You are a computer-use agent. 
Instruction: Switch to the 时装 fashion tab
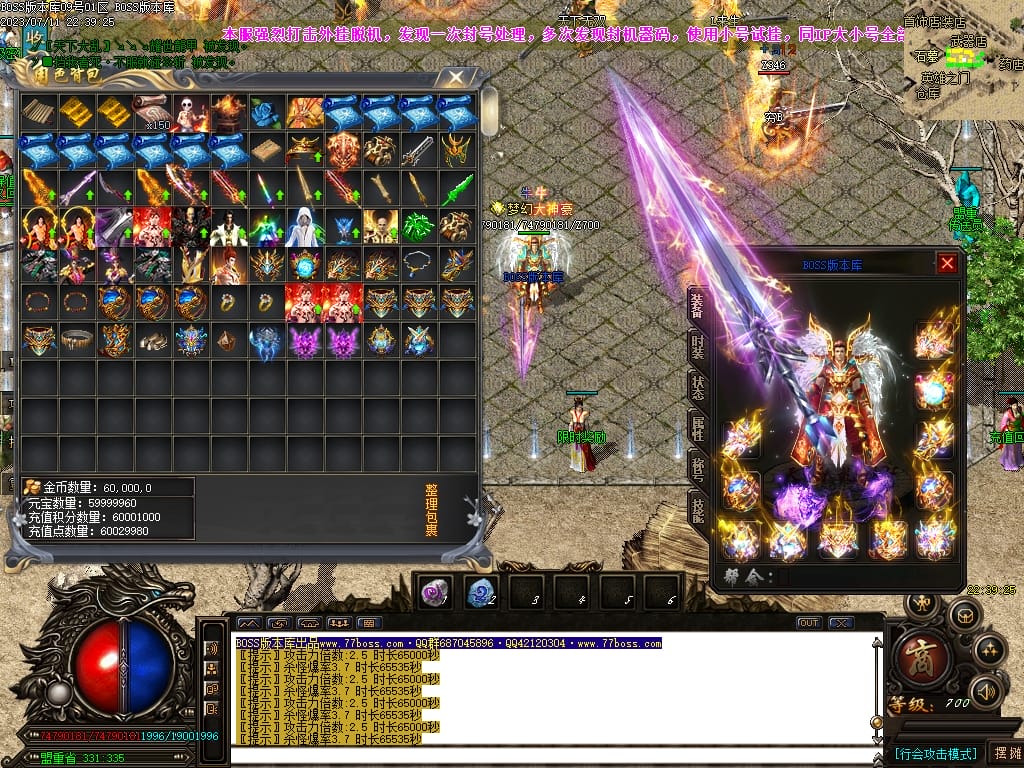pos(697,345)
